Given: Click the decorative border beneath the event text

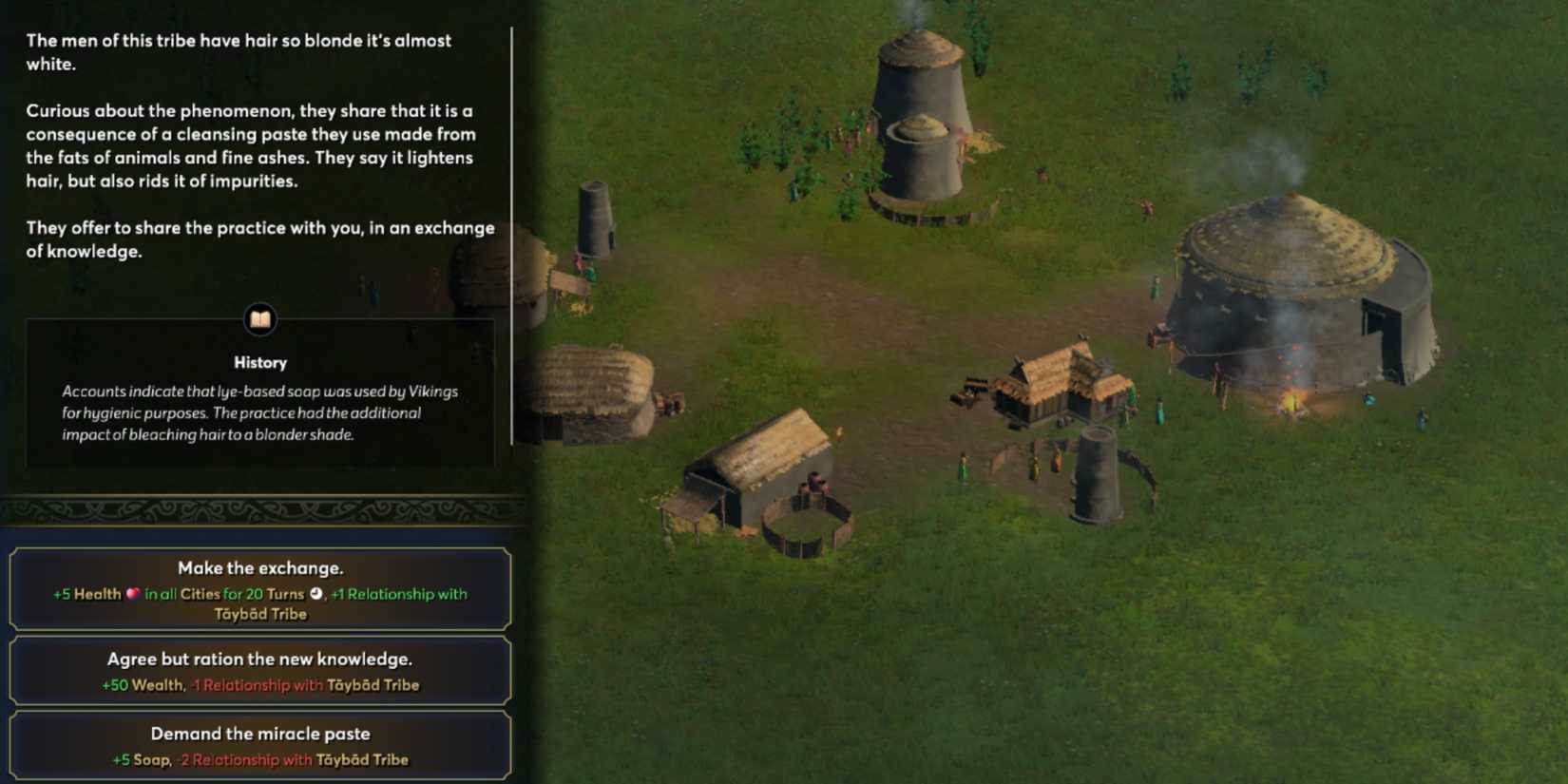Looking at the screenshot, I should (259, 508).
